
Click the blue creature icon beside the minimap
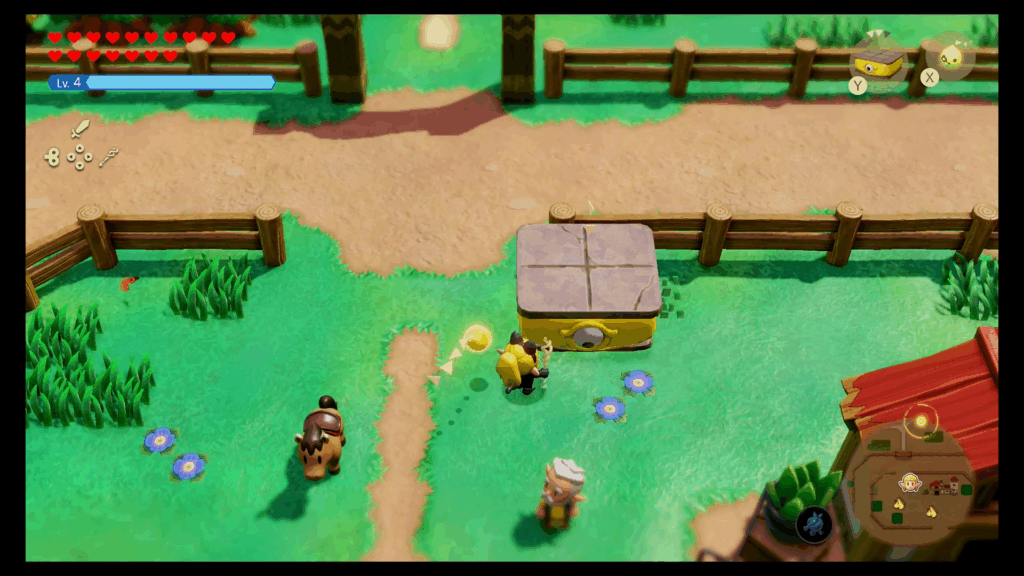point(814,524)
